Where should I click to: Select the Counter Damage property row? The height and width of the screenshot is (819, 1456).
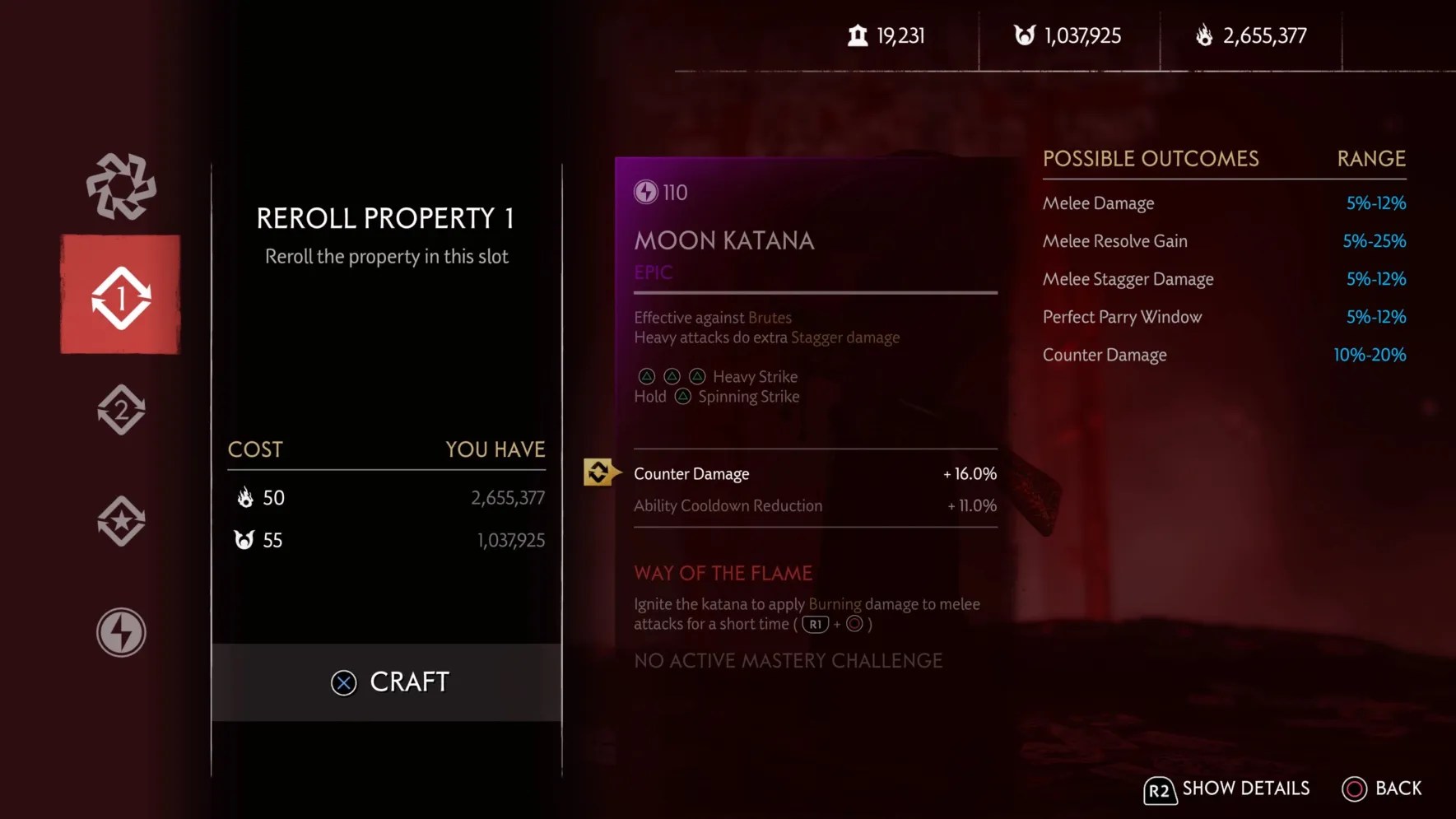coord(814,474)
